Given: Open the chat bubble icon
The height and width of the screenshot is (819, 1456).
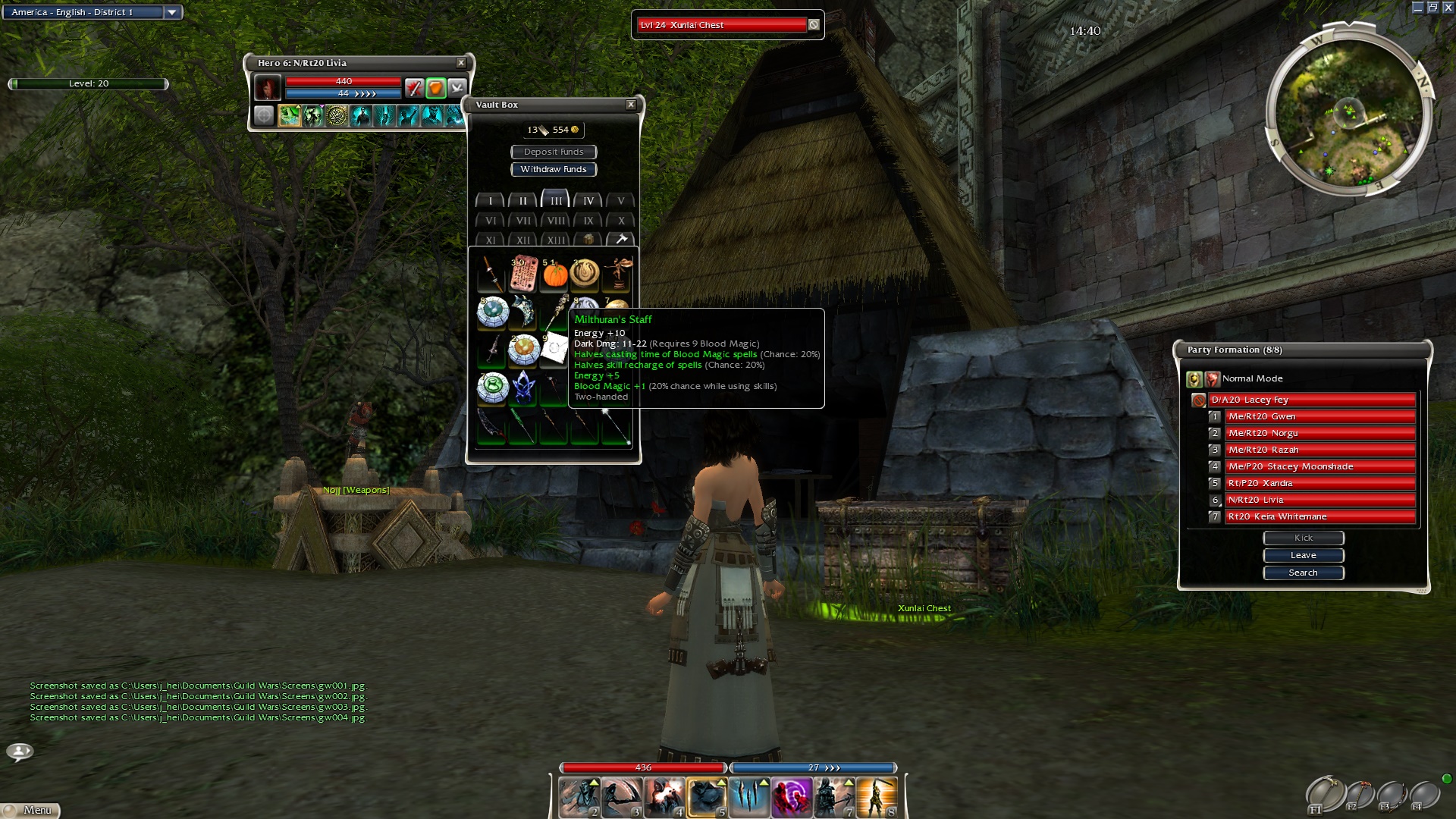Looking at the screenshot, I should tap(20, 751).
